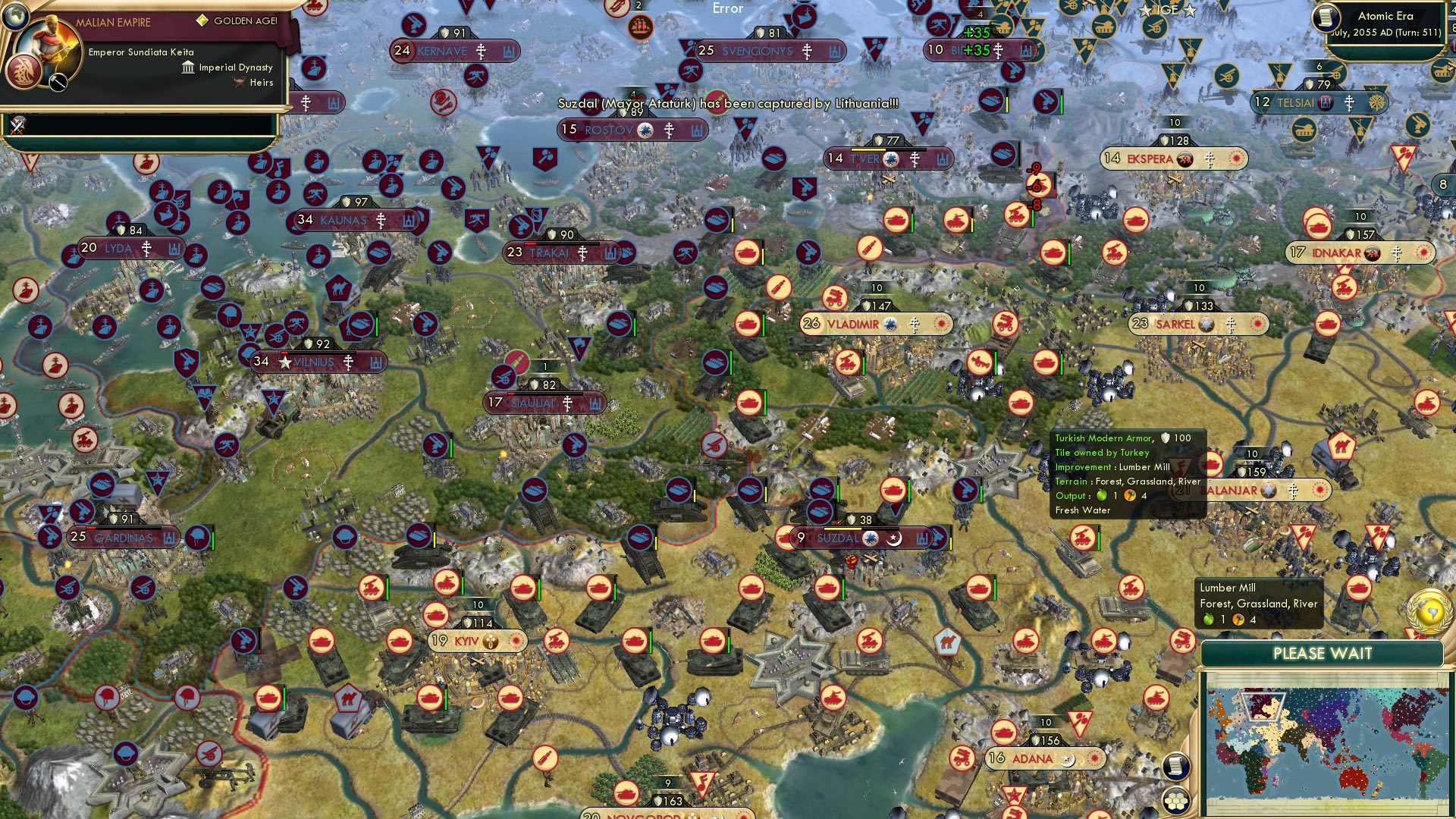Open the diplomacy globe icon top-left

tap(15, 17)
